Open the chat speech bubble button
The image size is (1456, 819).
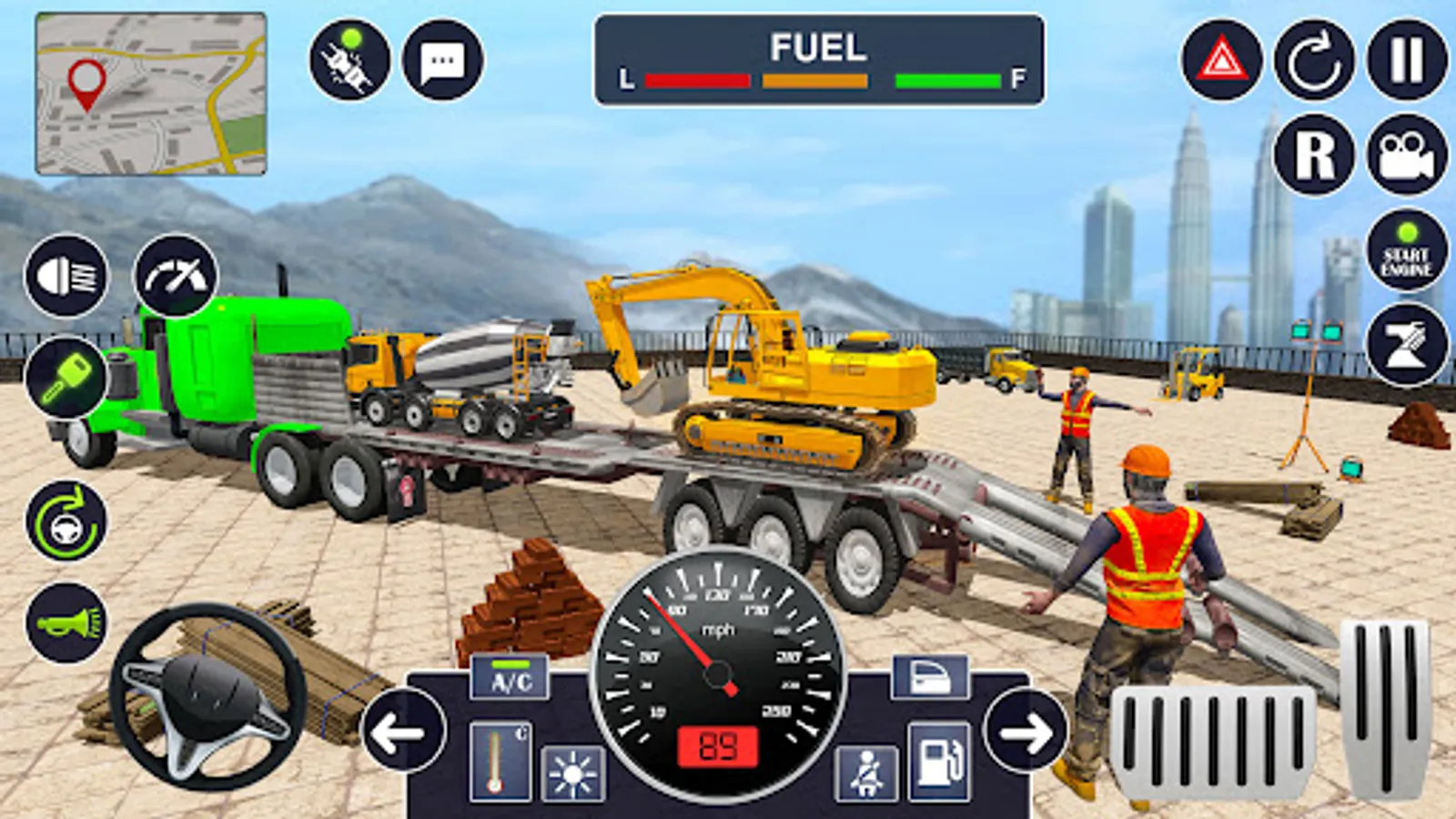[x=443, y=60]
